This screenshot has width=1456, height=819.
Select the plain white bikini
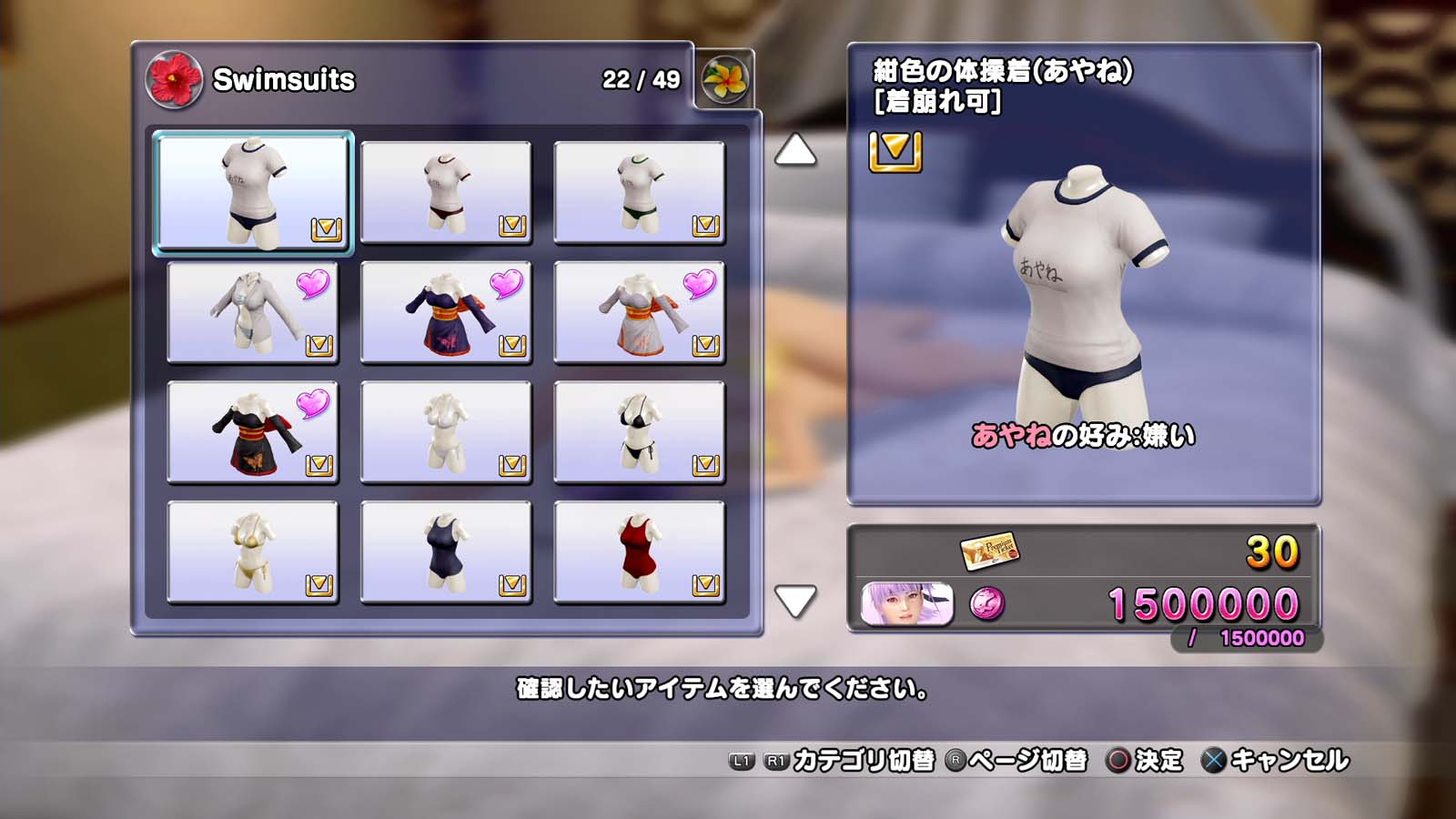point(446,431)
